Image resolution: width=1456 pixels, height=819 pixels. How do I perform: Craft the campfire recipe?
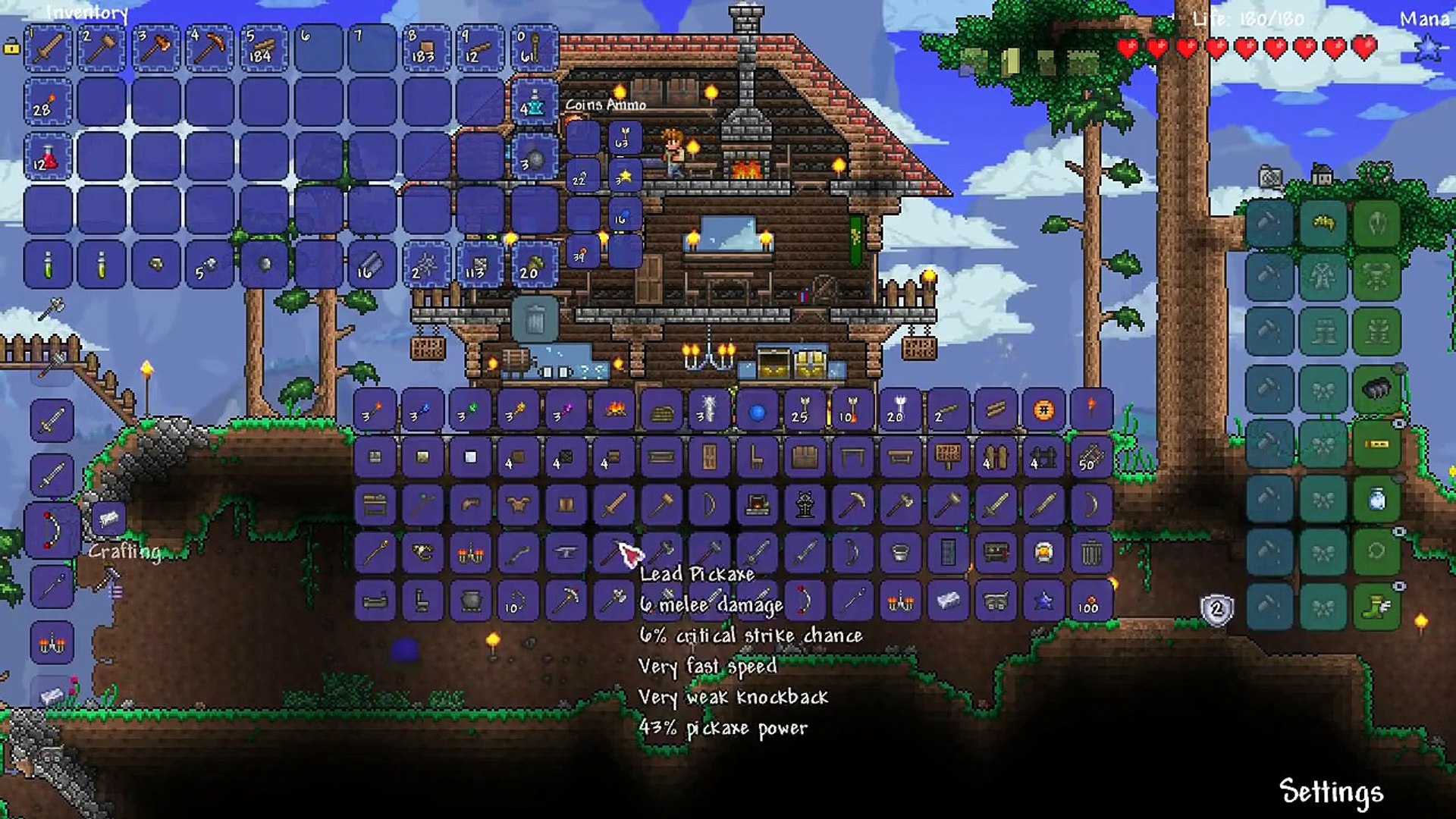[x=613, y=410]
